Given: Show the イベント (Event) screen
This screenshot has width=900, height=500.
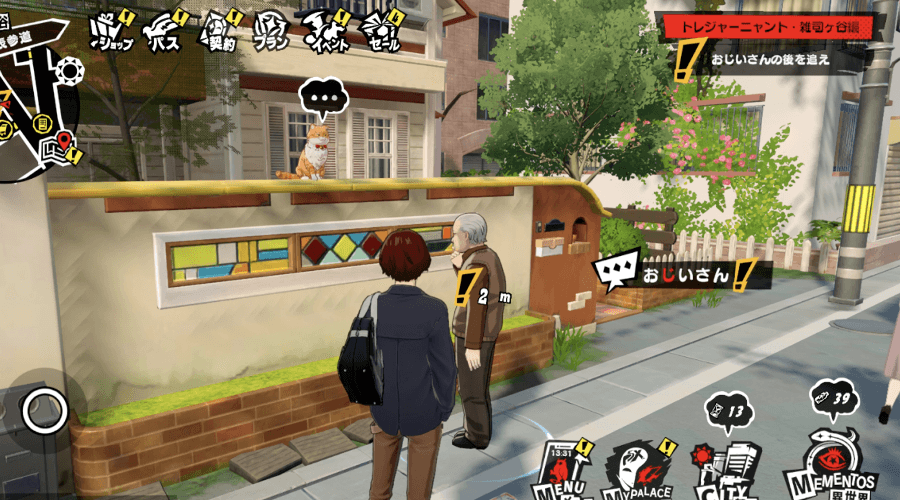Looking at the screenshot, I should [x=325, y=33].
